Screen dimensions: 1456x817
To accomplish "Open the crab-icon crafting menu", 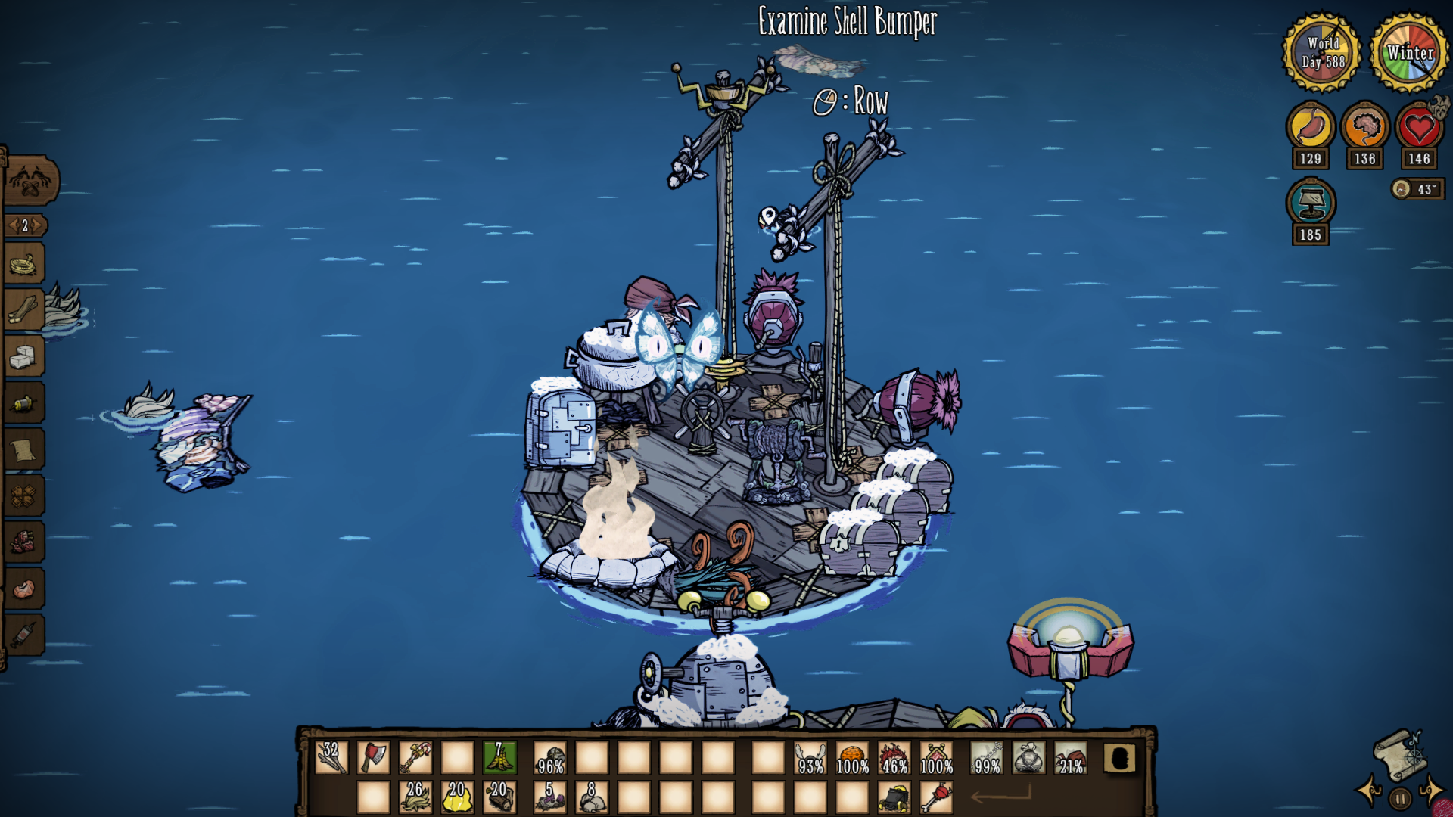I will pyautogui.click(x=30, y=180).
